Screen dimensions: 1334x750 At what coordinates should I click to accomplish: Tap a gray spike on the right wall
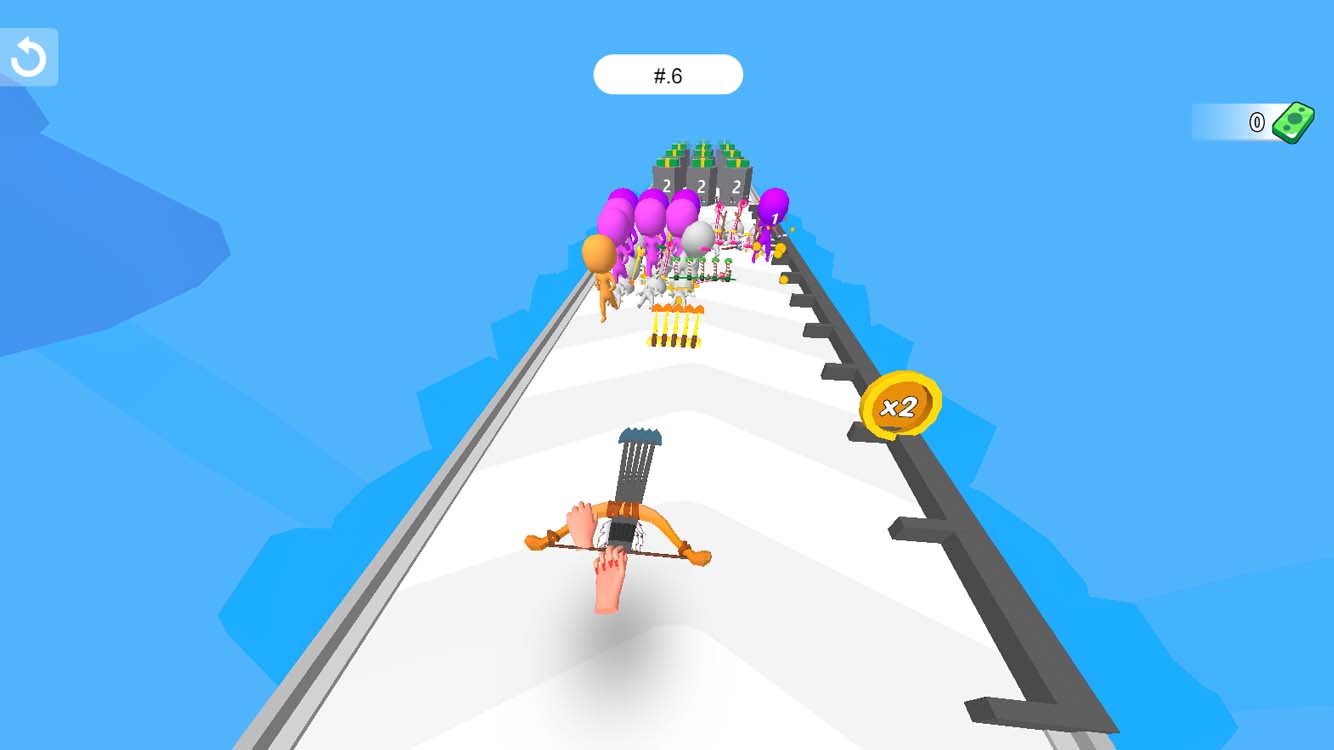coord(915,530)
